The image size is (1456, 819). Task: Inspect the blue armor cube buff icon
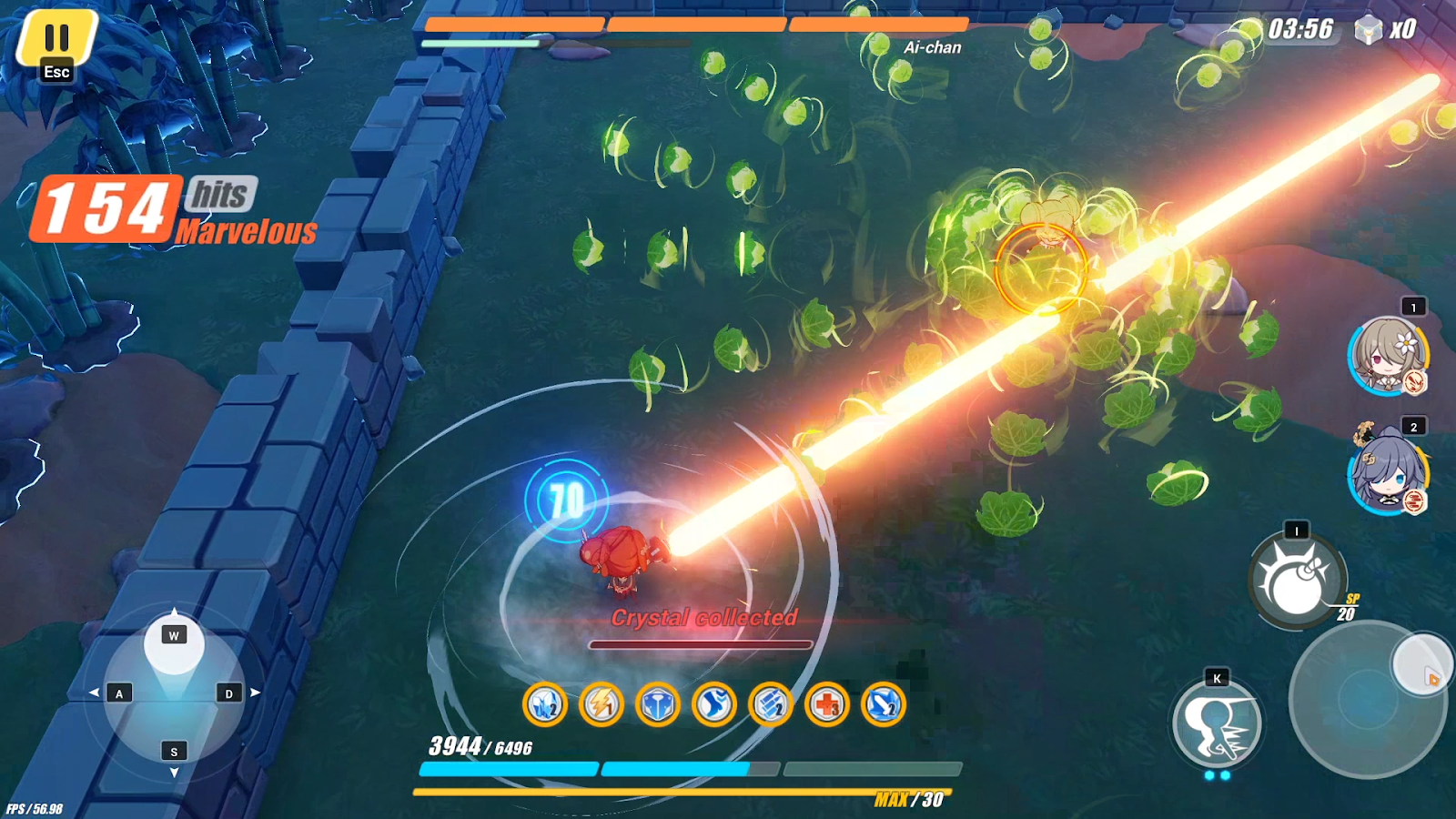pos(658,704)
